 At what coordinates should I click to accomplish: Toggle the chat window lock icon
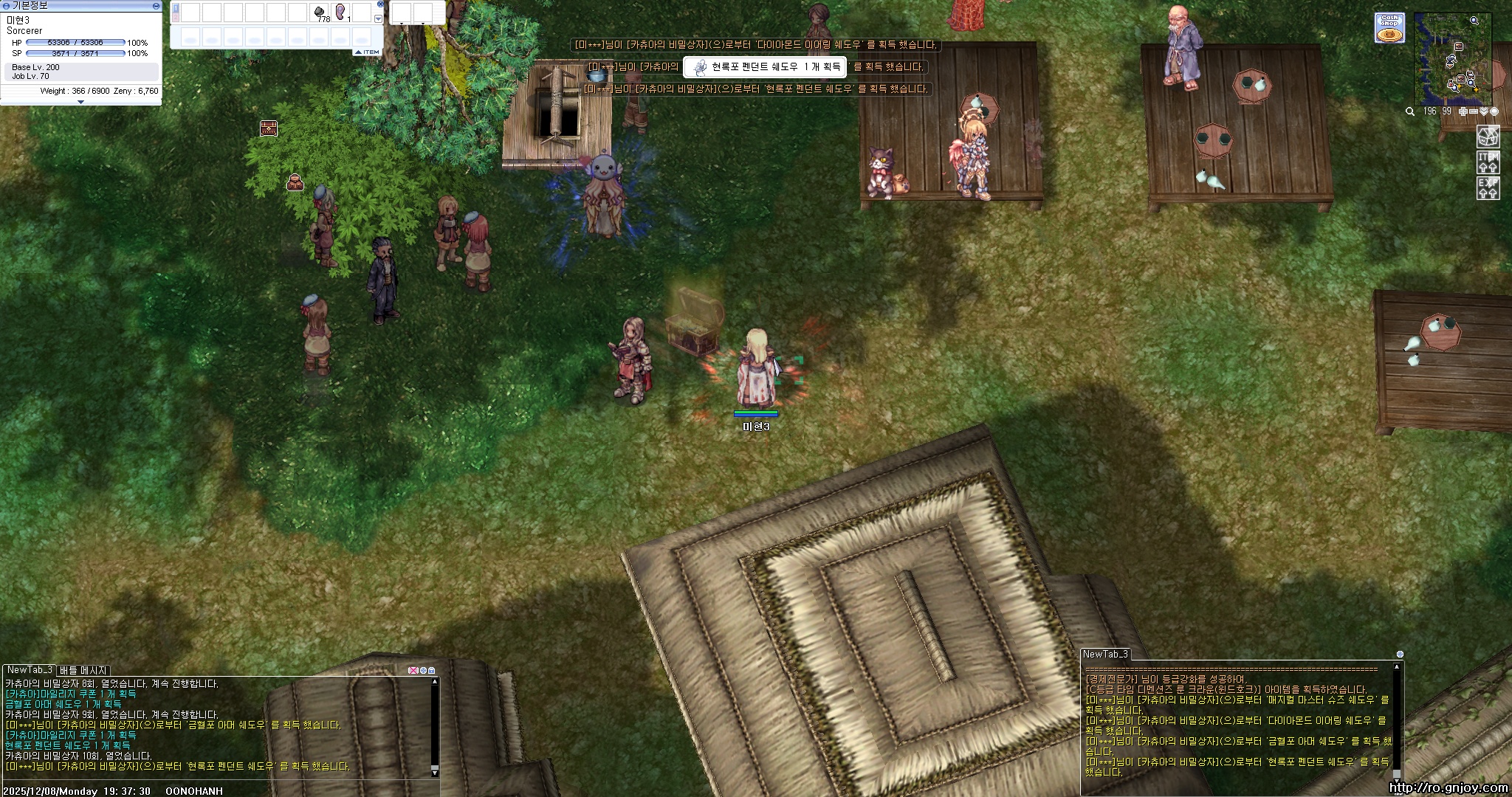pos(432,671)
